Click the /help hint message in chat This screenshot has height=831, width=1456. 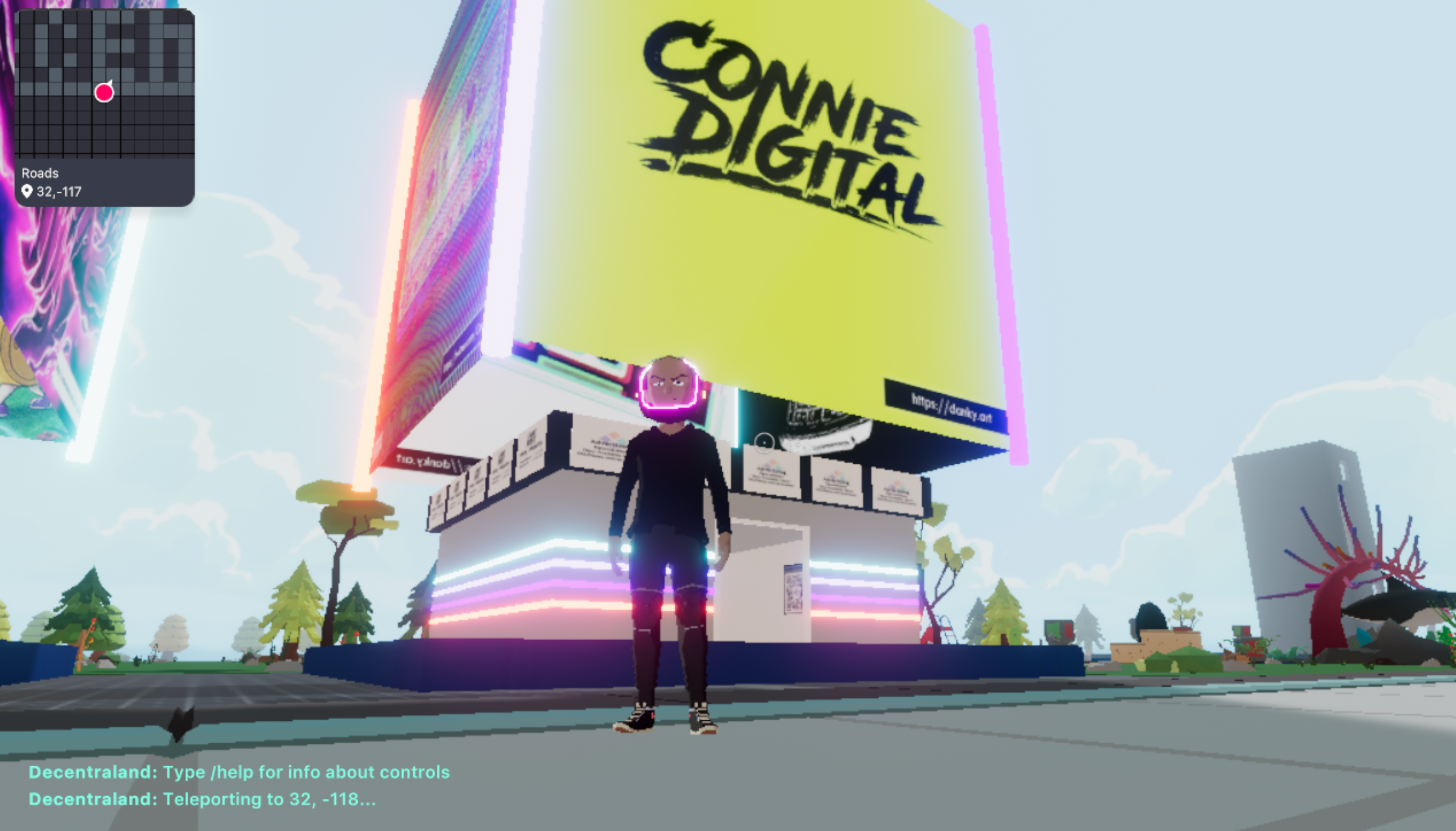click(240, 772)
